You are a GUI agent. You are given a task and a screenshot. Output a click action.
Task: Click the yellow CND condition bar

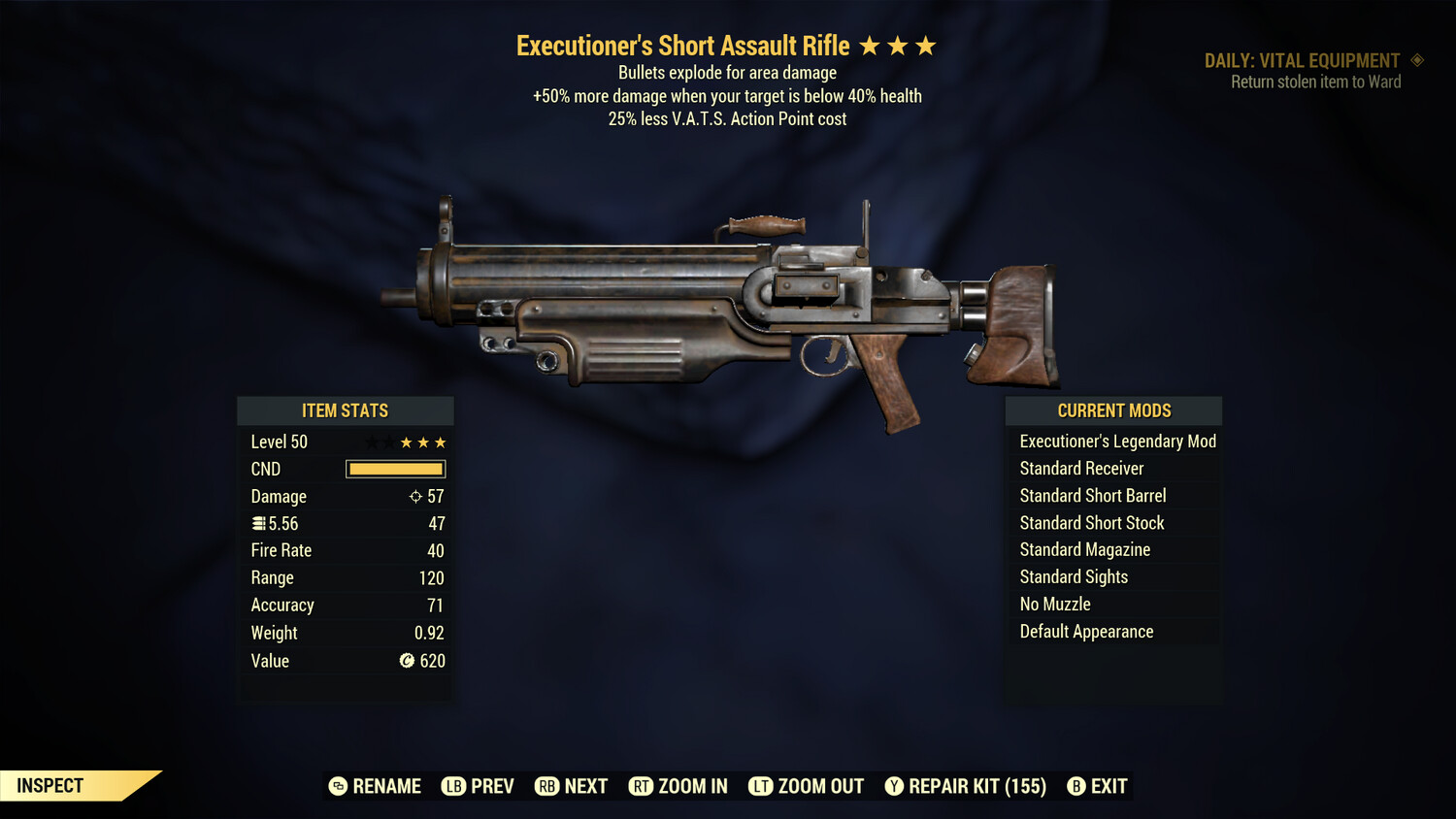coord(395,469)
